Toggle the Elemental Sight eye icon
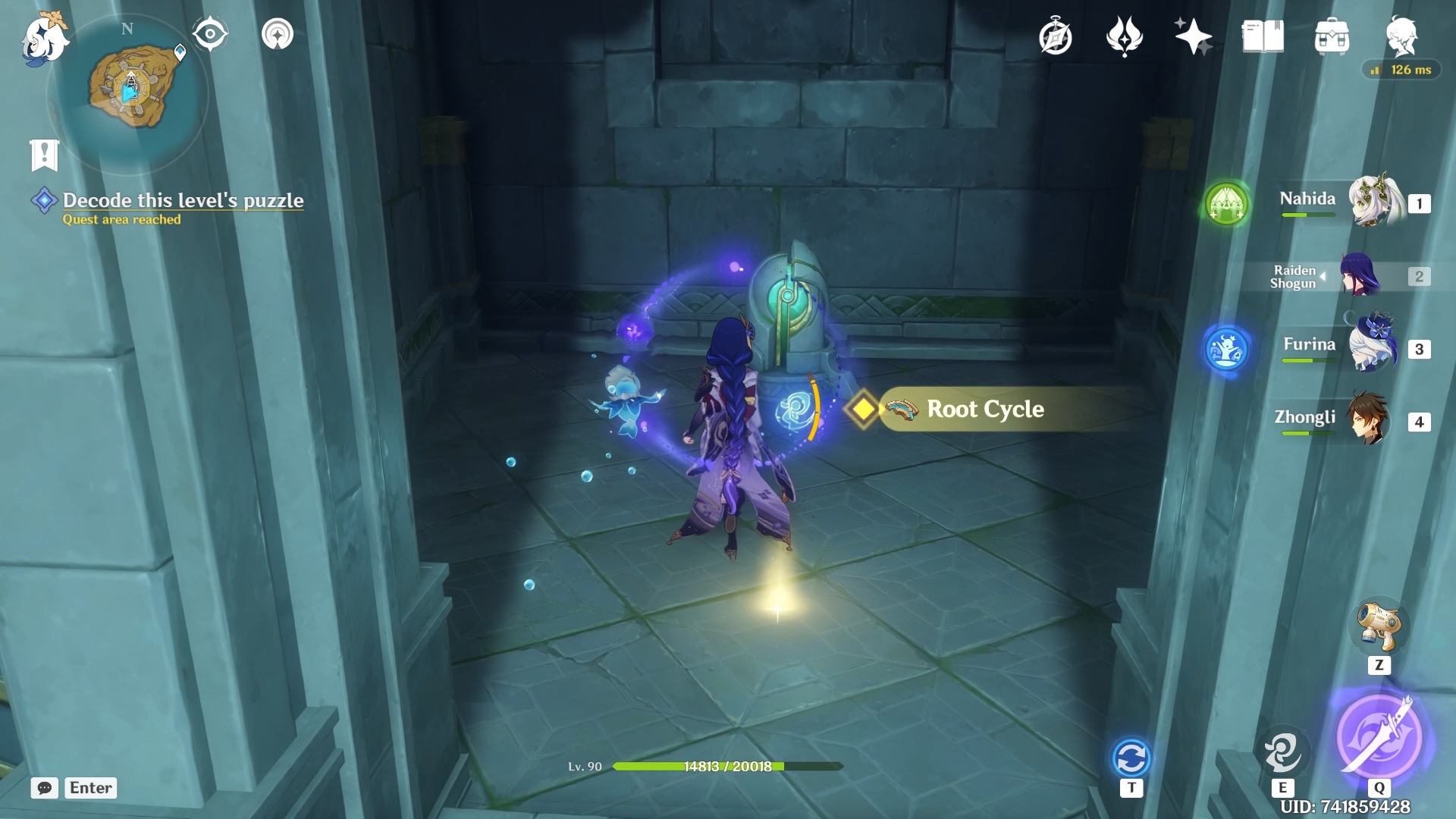1456x819 pixels. click(x=210, y=34)
